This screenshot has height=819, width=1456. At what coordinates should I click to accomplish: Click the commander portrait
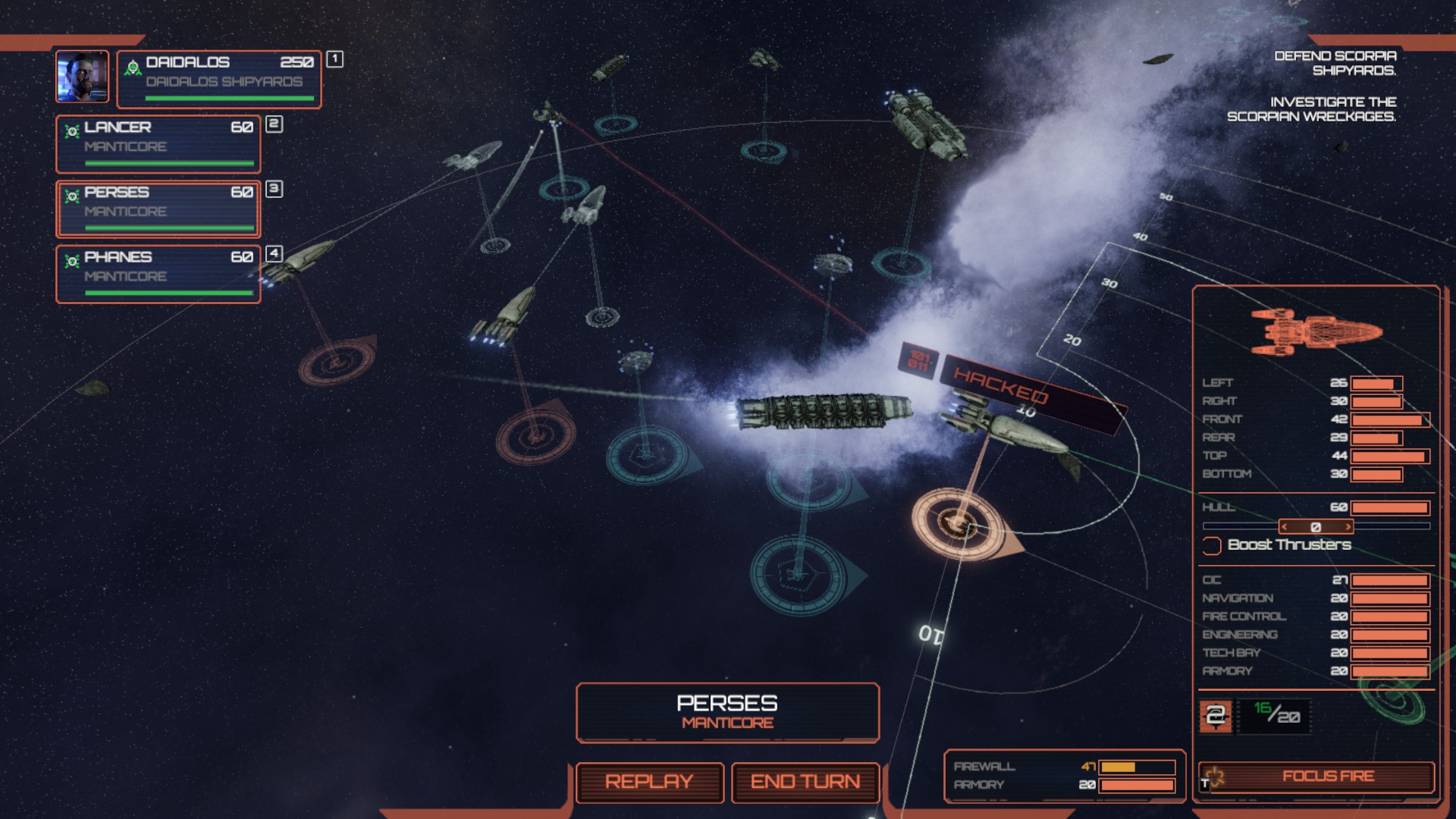click(x=82, y=77)
